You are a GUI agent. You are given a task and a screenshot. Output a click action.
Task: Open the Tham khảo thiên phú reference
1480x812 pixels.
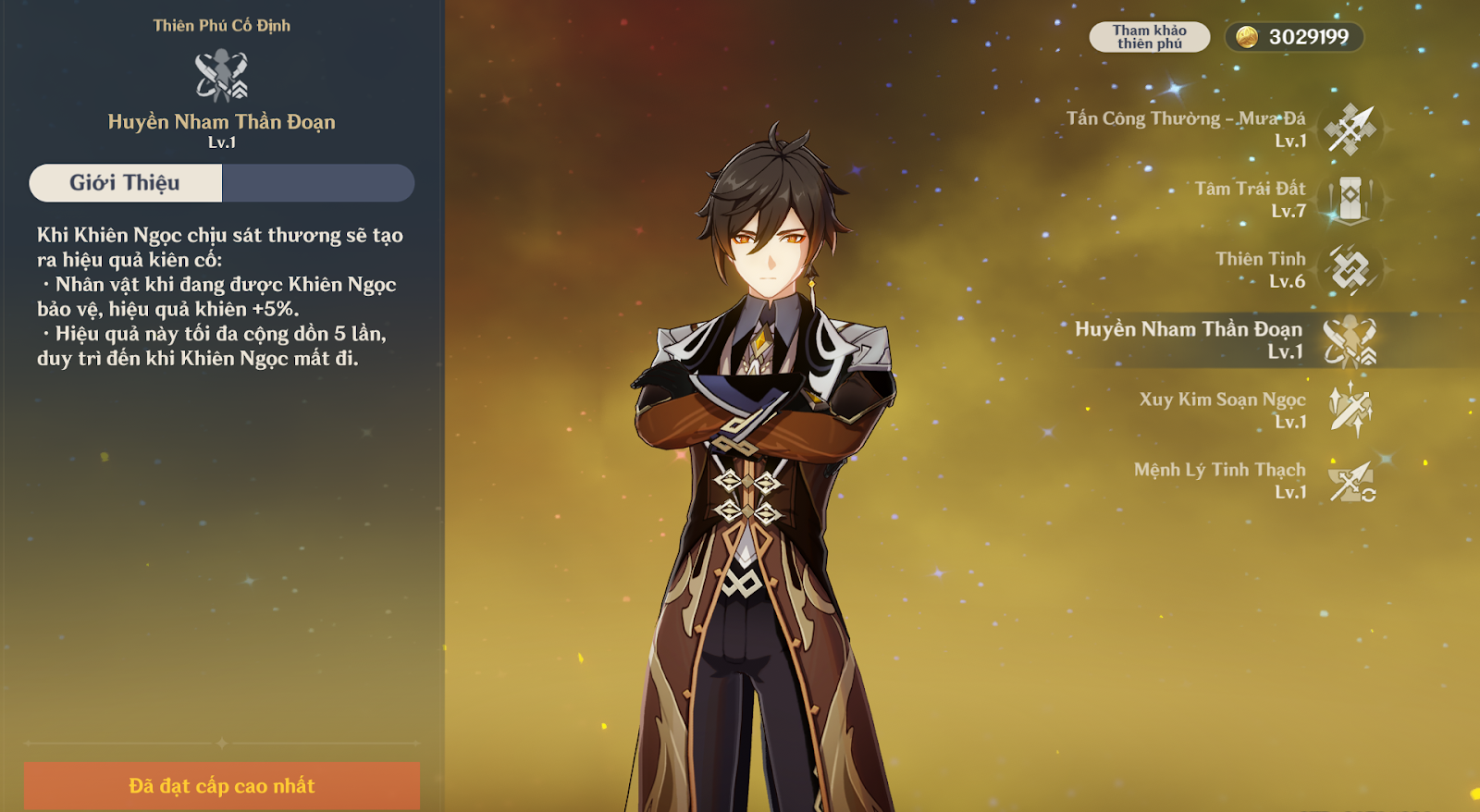[1149, 37]
